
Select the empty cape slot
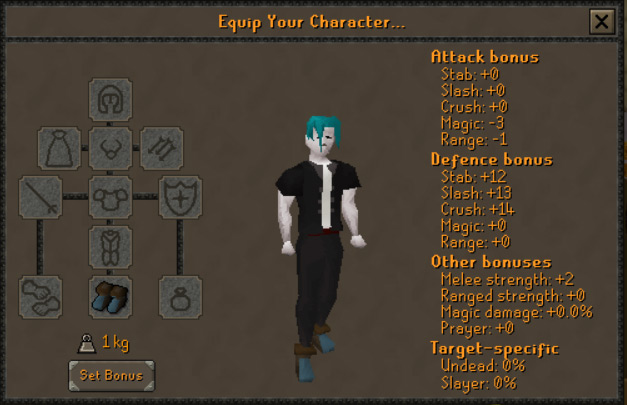point(59,148)
